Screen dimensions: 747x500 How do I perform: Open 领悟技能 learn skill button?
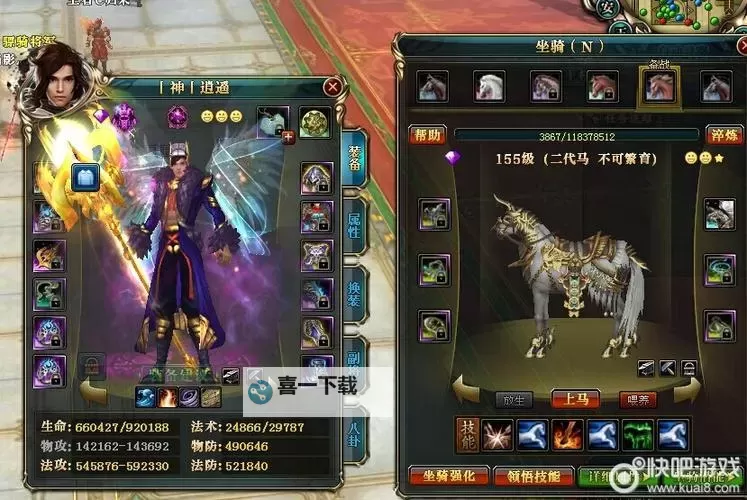(x=533, y=476)
